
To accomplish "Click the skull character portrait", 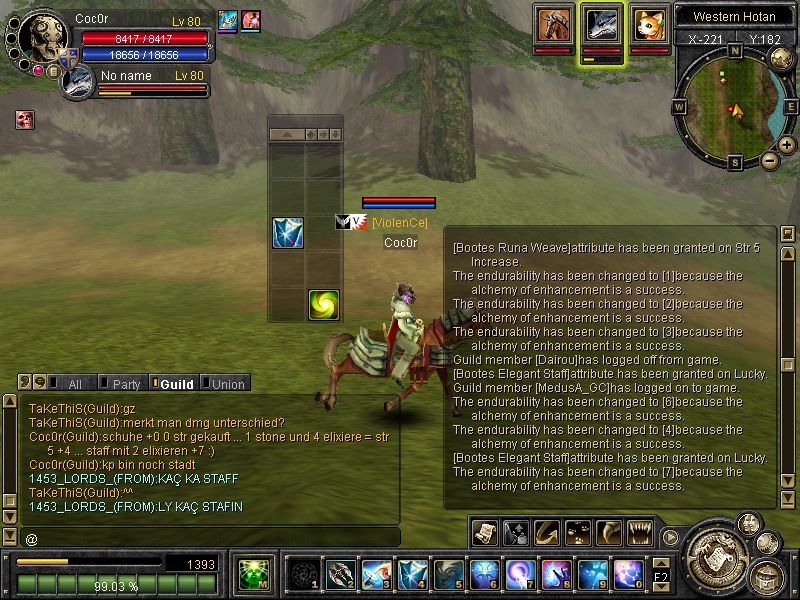I will coord(42,38).
